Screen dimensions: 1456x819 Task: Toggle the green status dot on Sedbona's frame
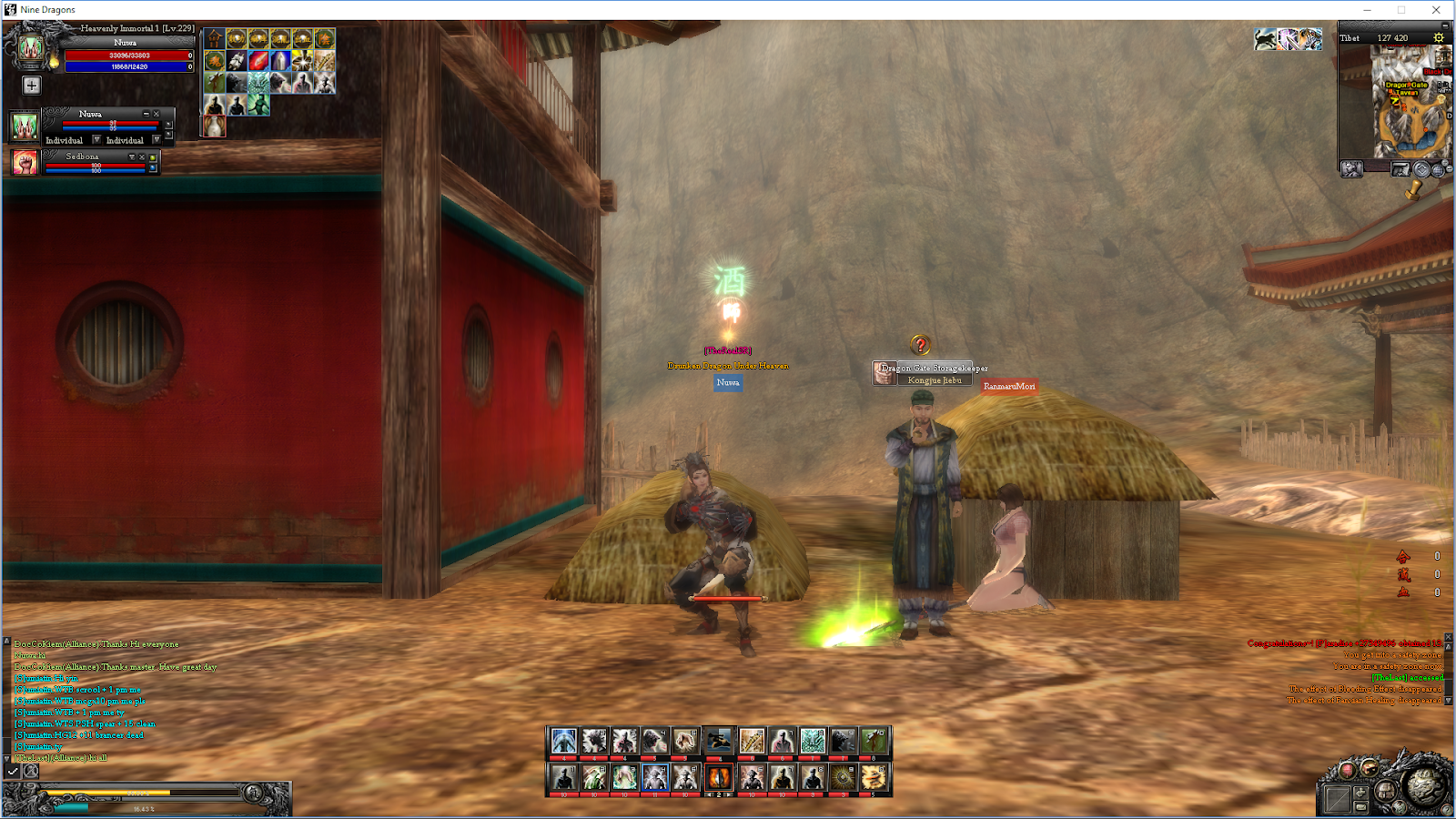click(x=151, y=157)
